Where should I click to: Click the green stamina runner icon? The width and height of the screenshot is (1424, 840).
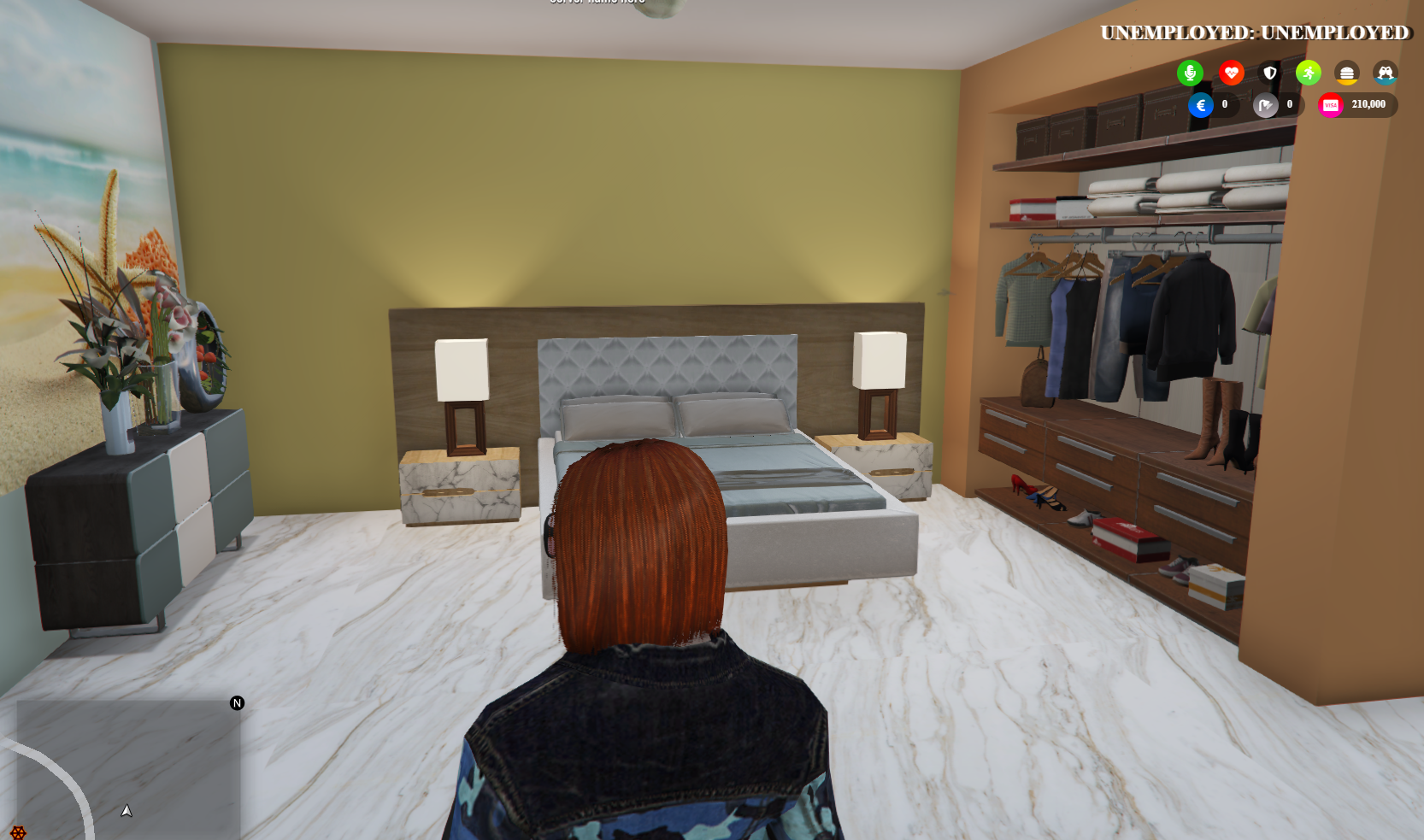point(1308,73)
